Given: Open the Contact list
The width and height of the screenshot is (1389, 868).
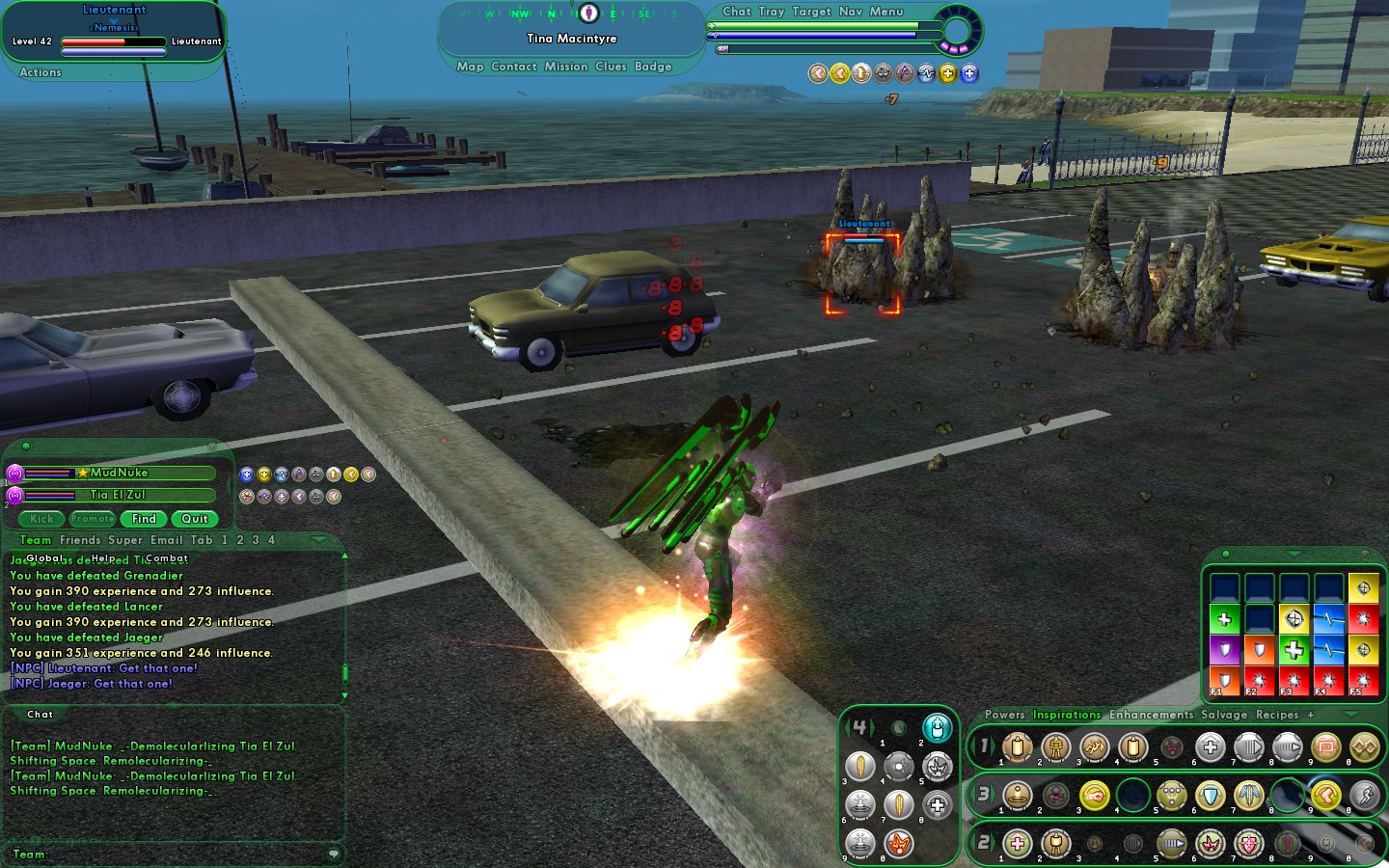Looking at the screenshot, I should point(513,67).
